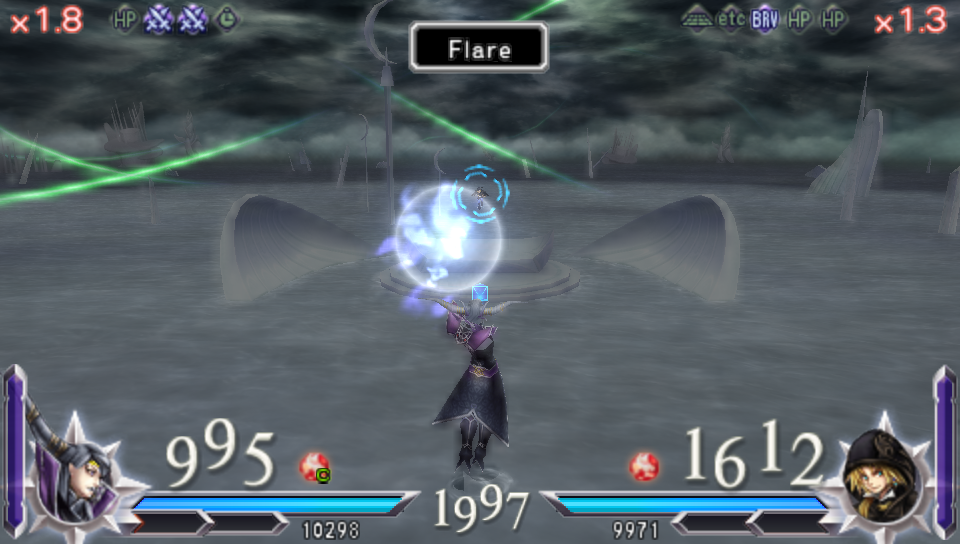Screen dimensions: 960x544
Task: Click the opponent's pyramid-shaped booster icon
Action: 698,19
